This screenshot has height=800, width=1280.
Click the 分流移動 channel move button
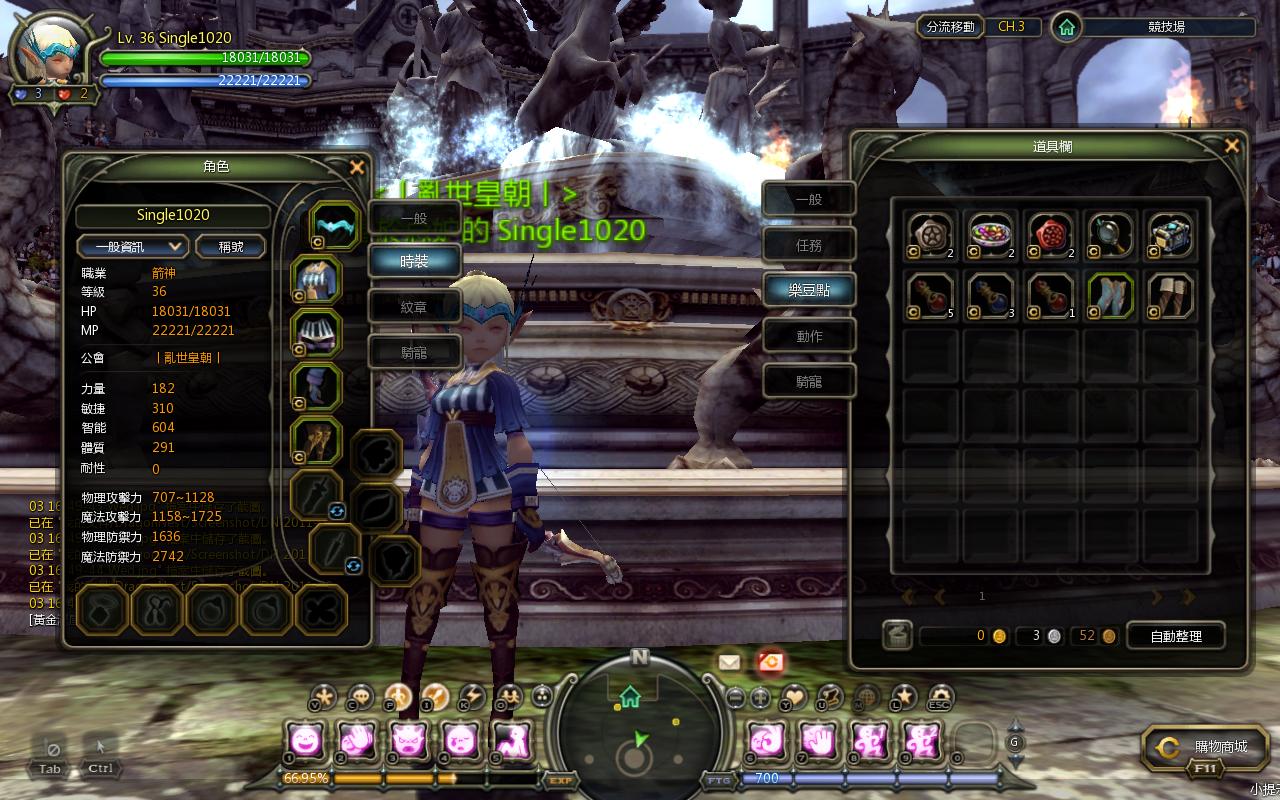(x=950, y=27)
